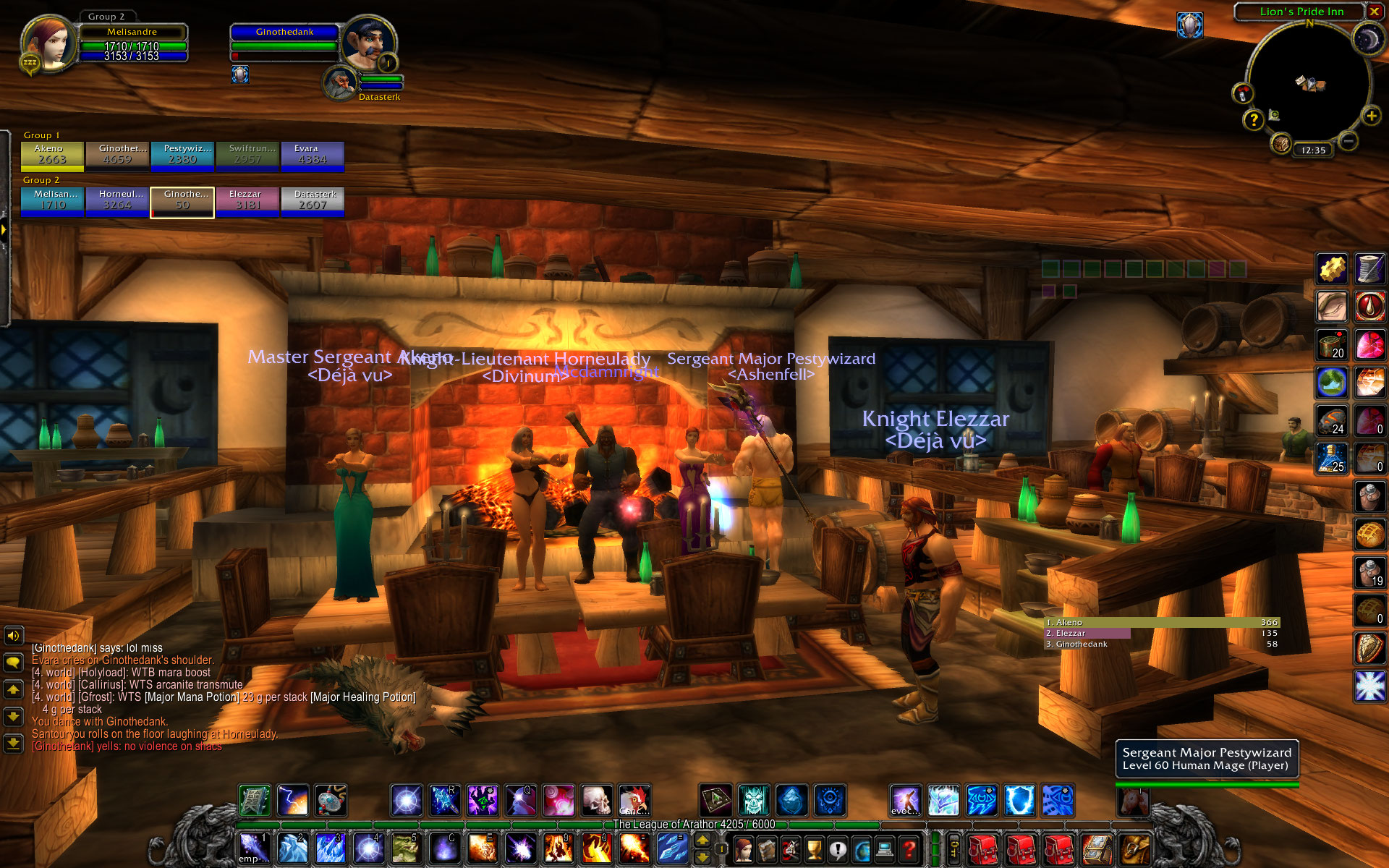Viewport: 1389px width, 868px height.
Task: Zoom in the minimap with plus button
Action: coord(1370,116)
